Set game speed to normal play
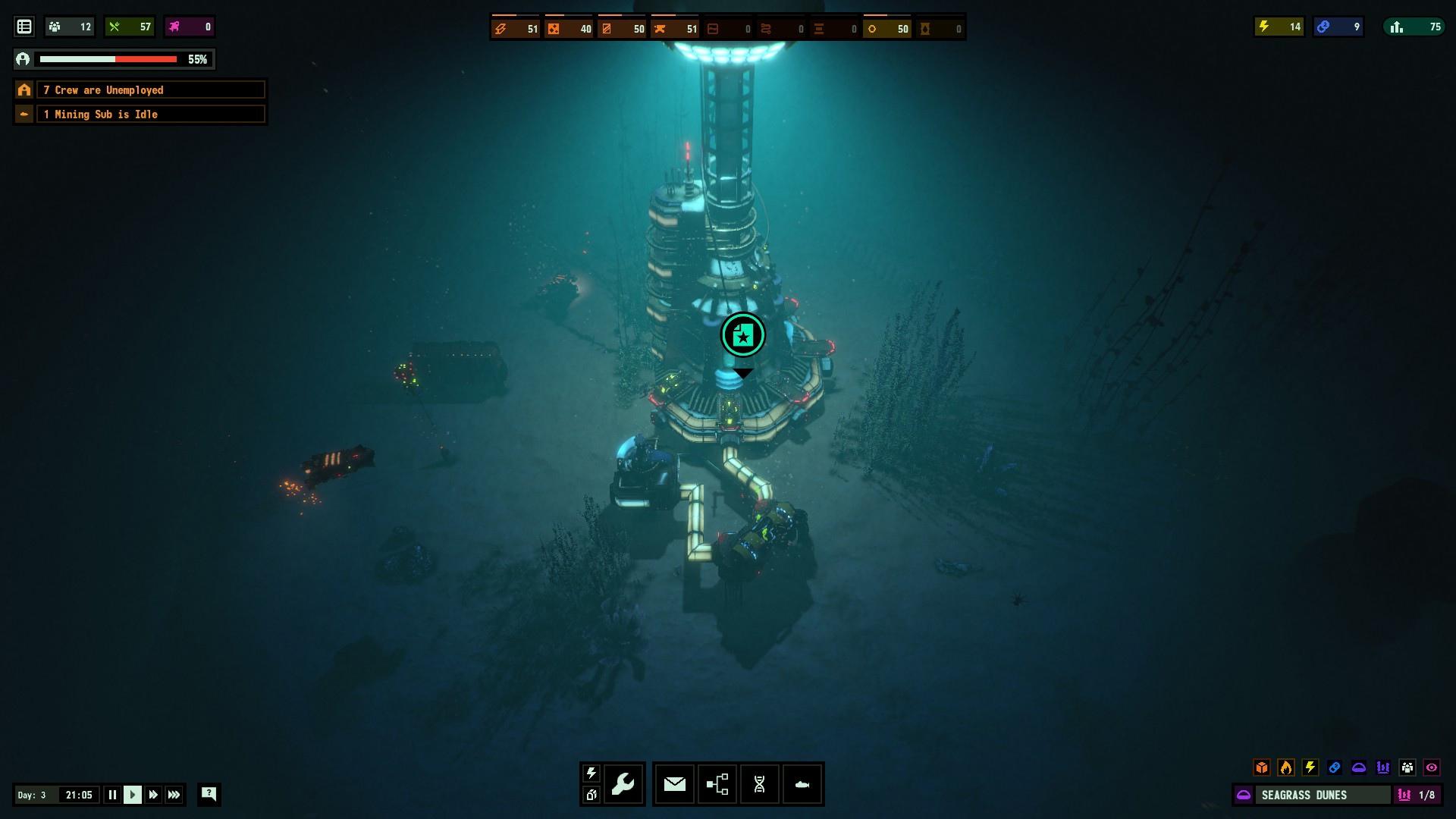Image resolution: width=1456 pixels, height=819 pixels. click(x=133, y=795)
